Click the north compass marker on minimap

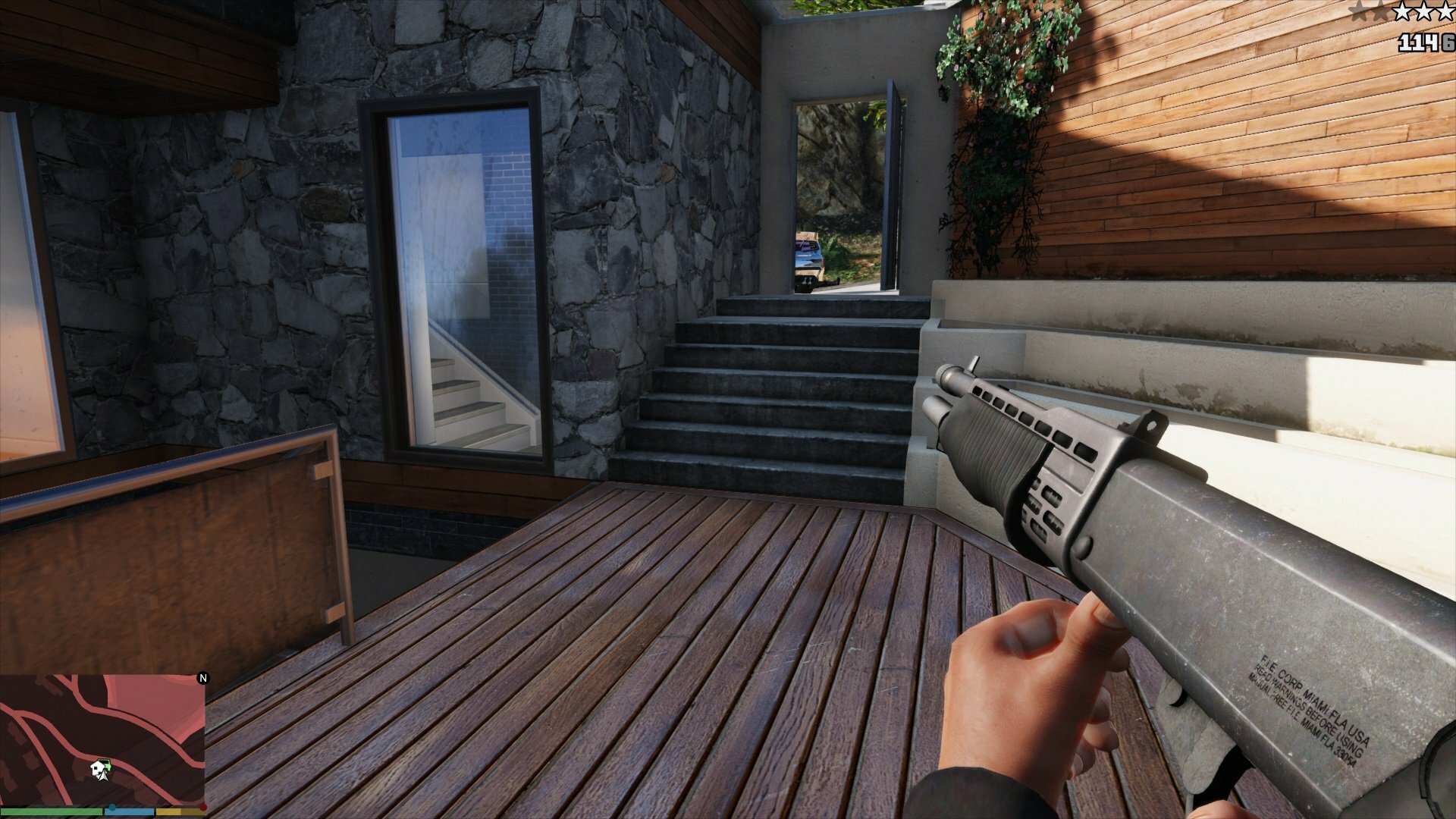pyautogui.click(x=202, y=678)
